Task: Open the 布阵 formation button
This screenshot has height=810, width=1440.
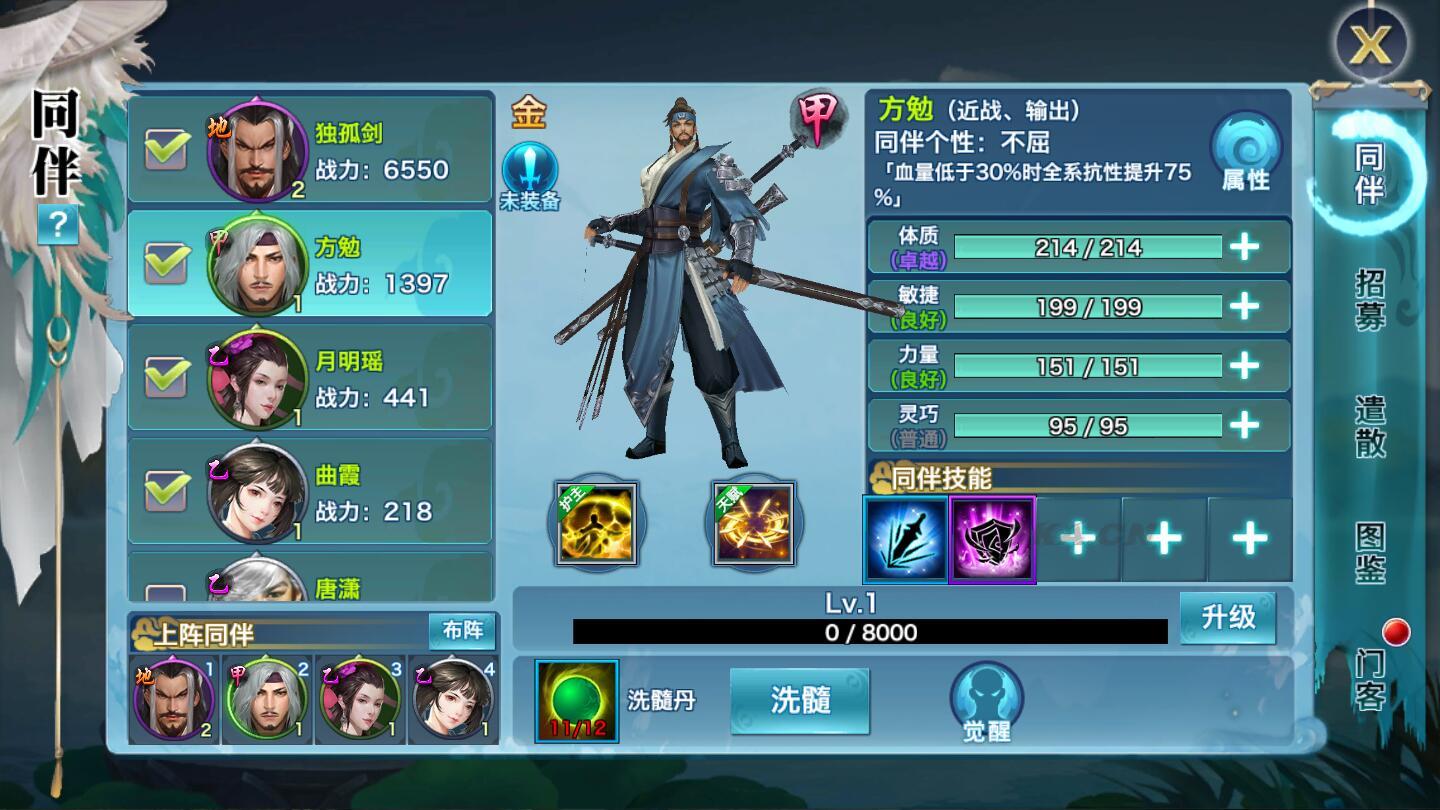Action: pyautogui.click(x=462, y=631)
